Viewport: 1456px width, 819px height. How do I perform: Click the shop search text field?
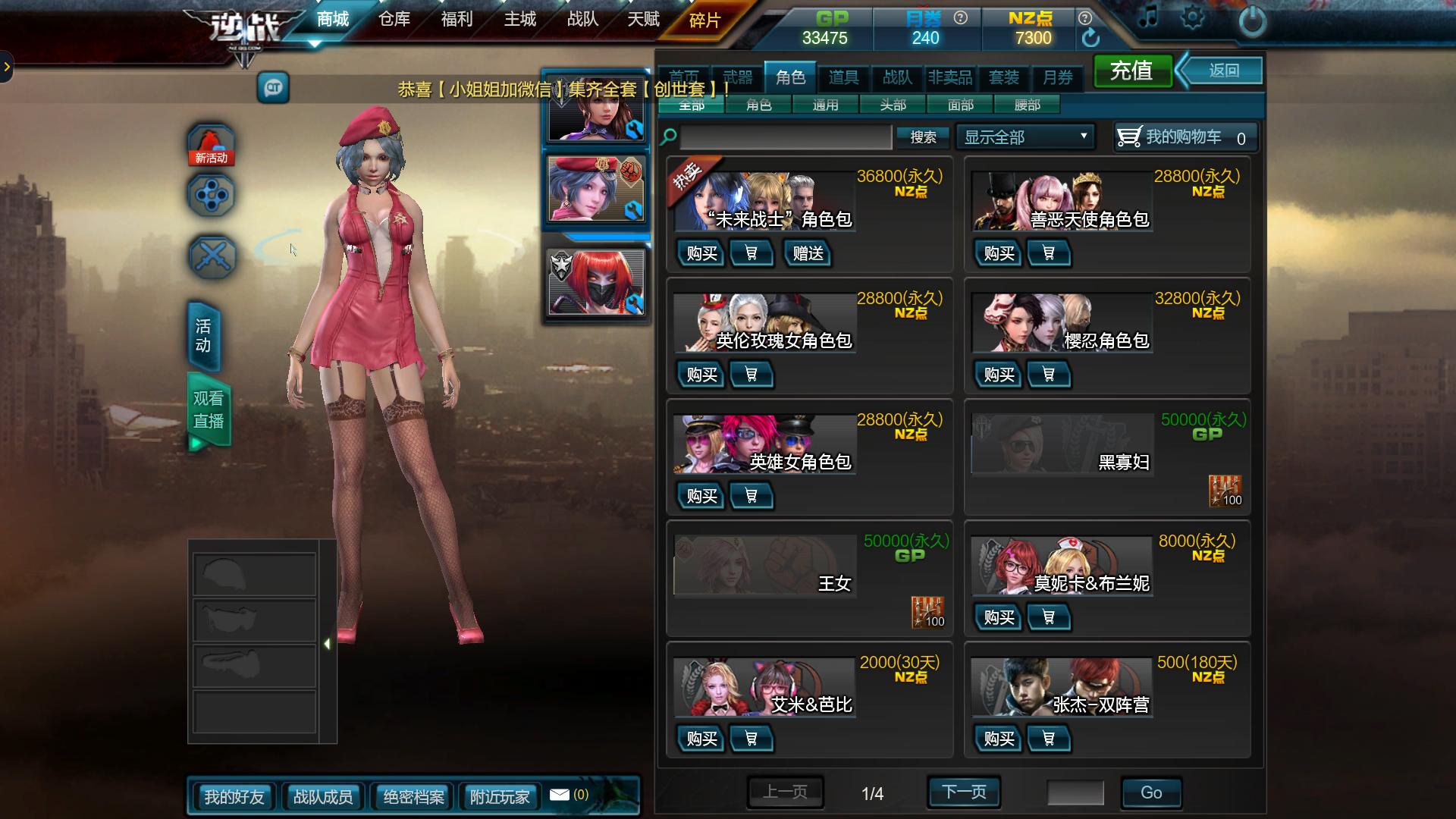click(786, 137)
